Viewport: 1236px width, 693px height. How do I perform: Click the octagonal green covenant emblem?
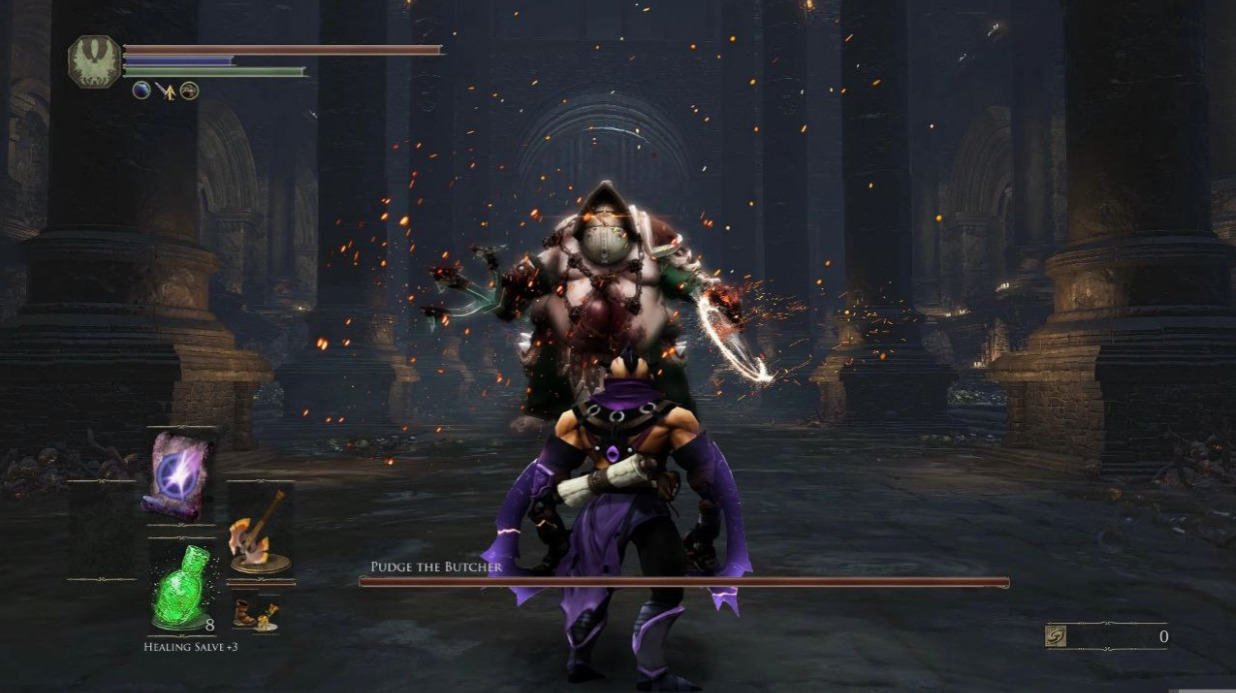click(94, 60)
